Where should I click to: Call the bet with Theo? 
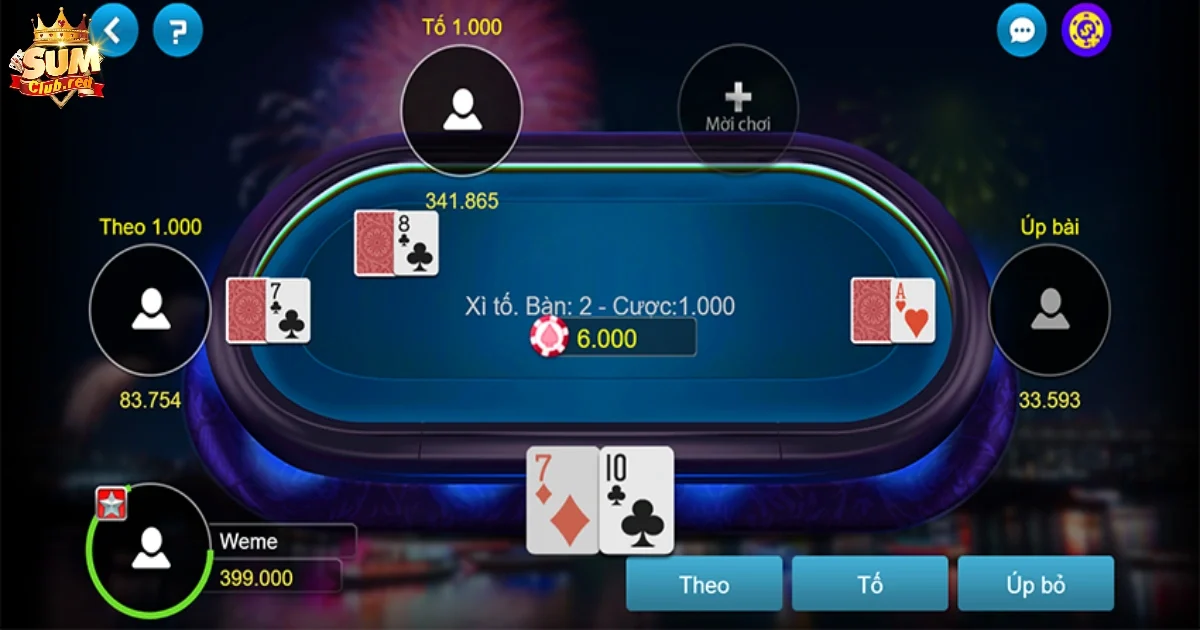point(704,584)
